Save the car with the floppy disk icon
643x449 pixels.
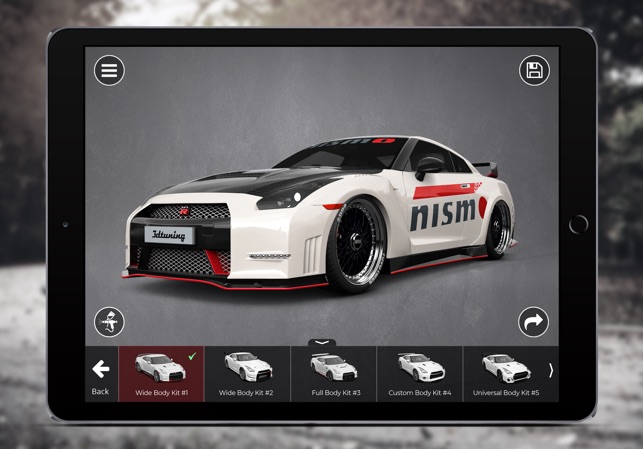pyautogui.click(x=534, y=71)
